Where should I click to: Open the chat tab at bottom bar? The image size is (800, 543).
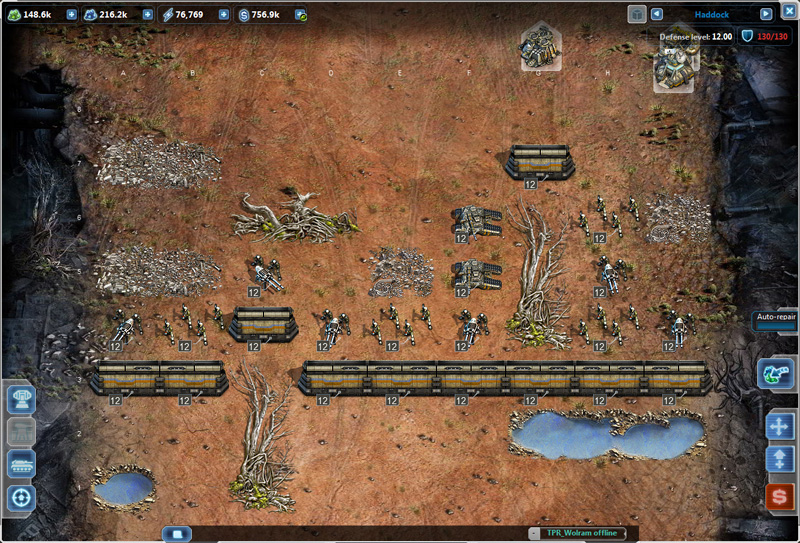tap(176, 534)
